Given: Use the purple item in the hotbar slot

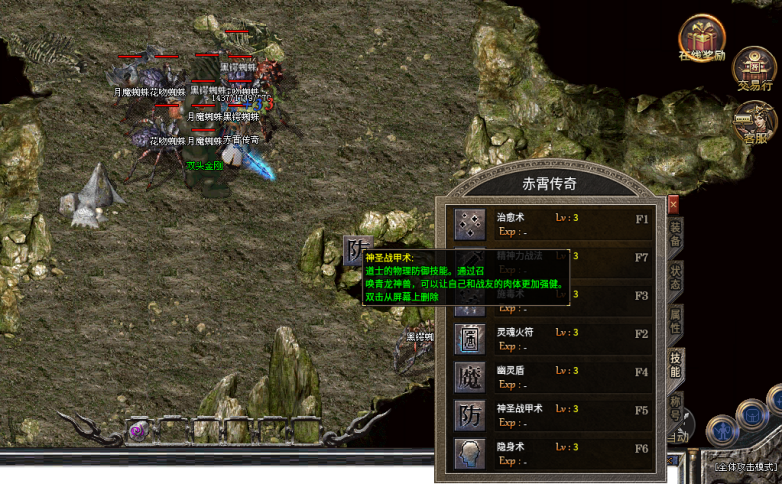Looking at the screenshot, I should pos(138,431).
